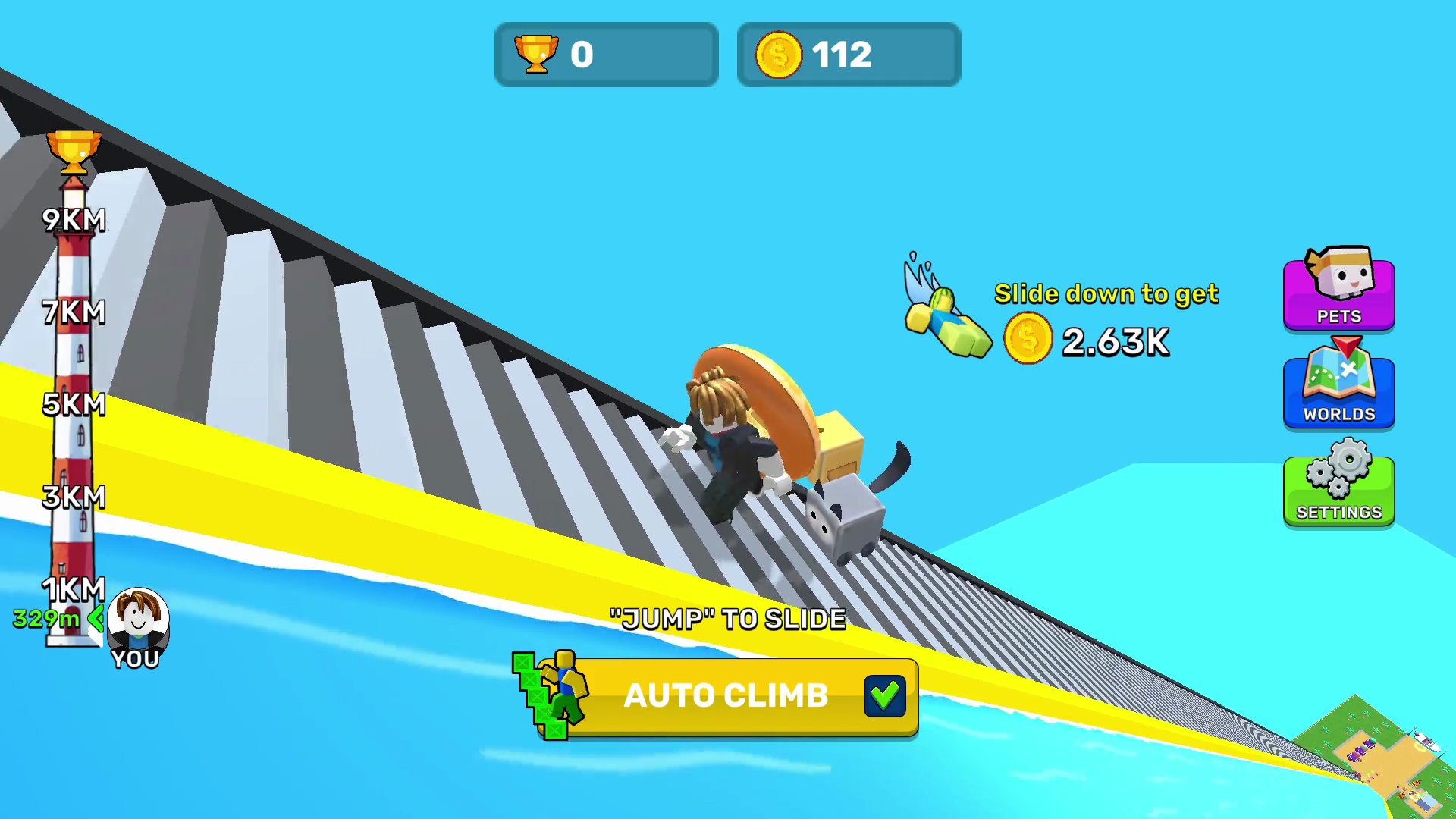Click the trophy icon in the top counter
This screenshot has width=1456, height=819.
(538, 53)
